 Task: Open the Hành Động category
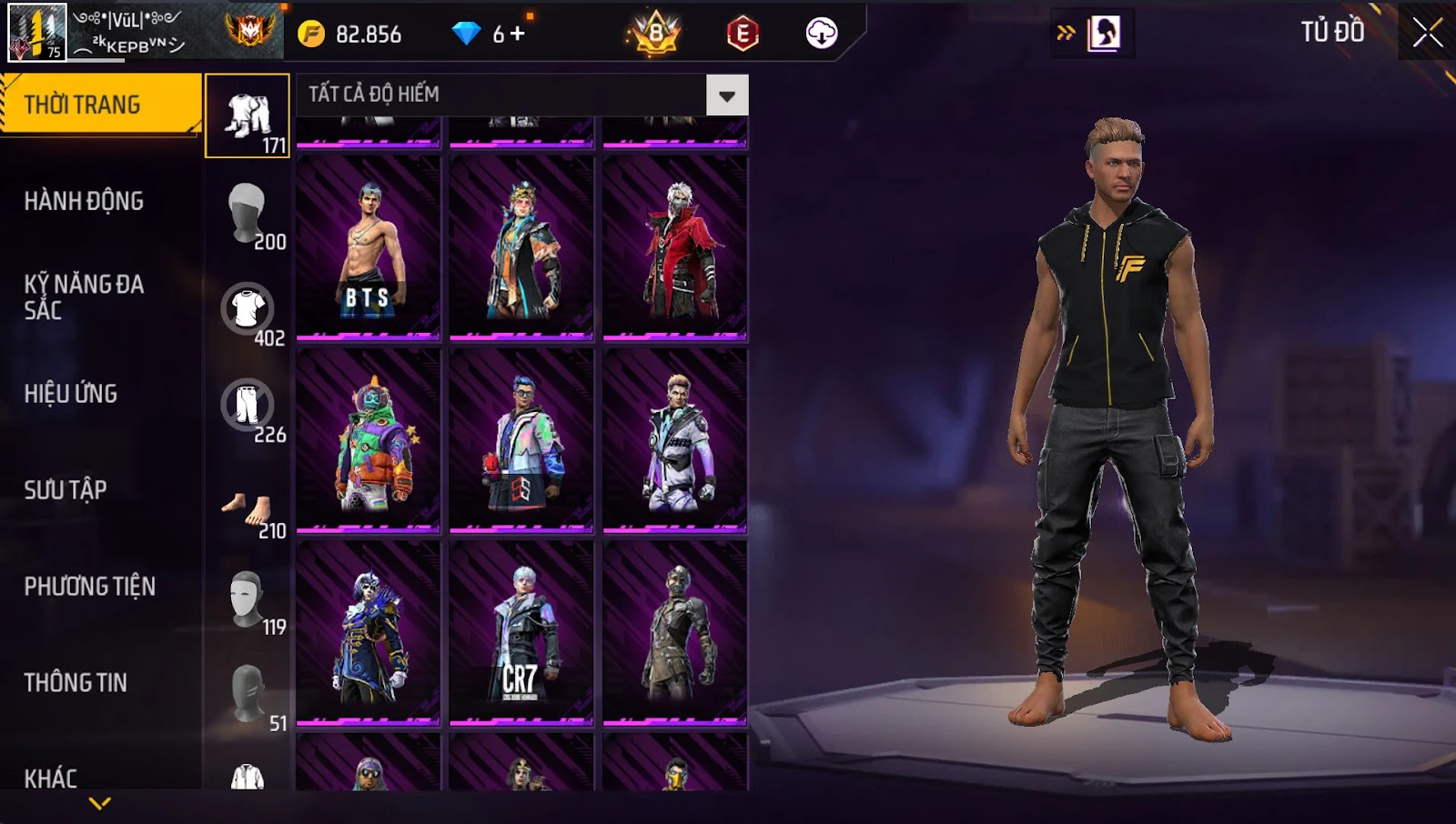click(84, 201)
